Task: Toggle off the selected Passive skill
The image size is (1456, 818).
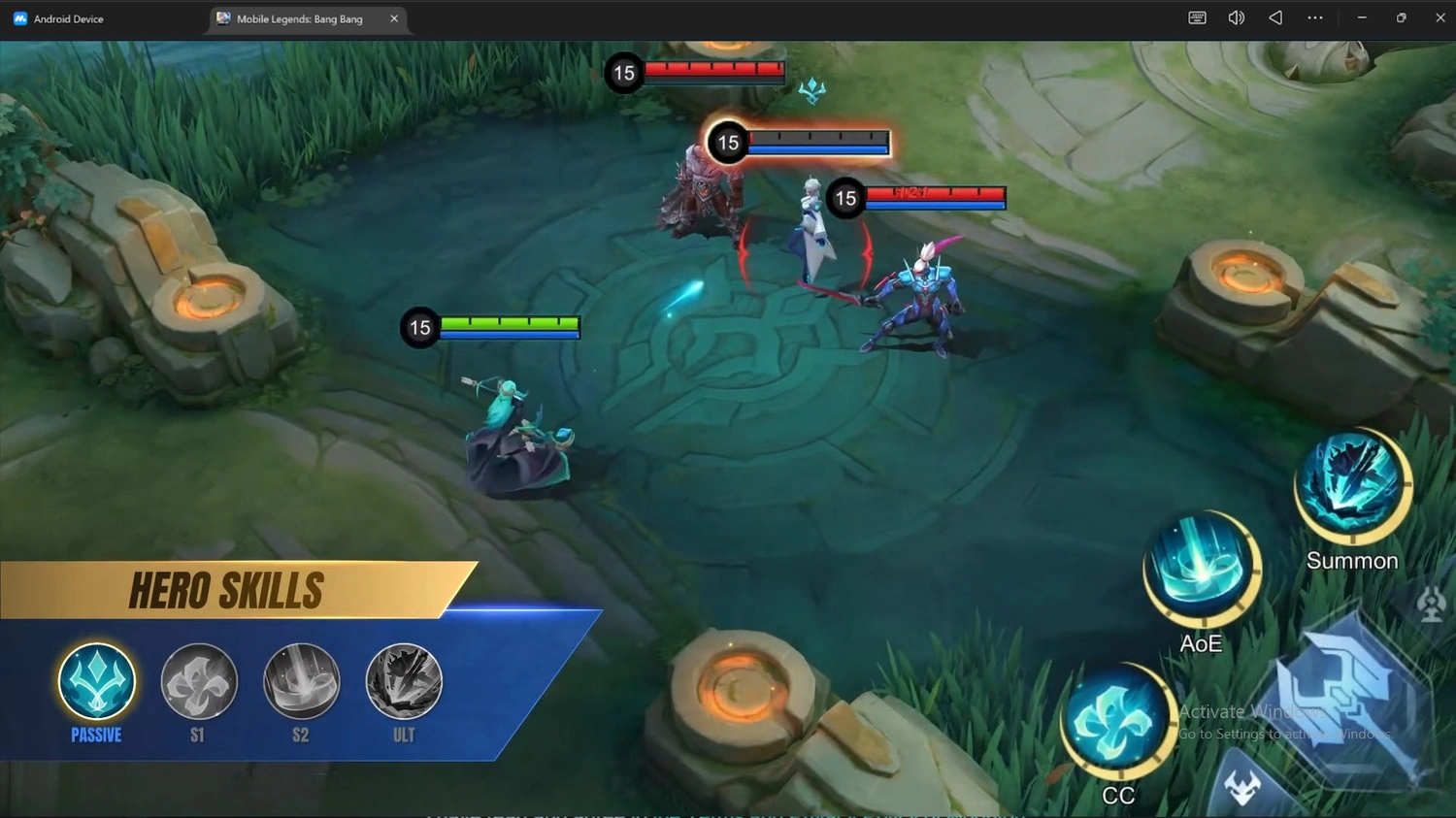Action: point(95,682)
